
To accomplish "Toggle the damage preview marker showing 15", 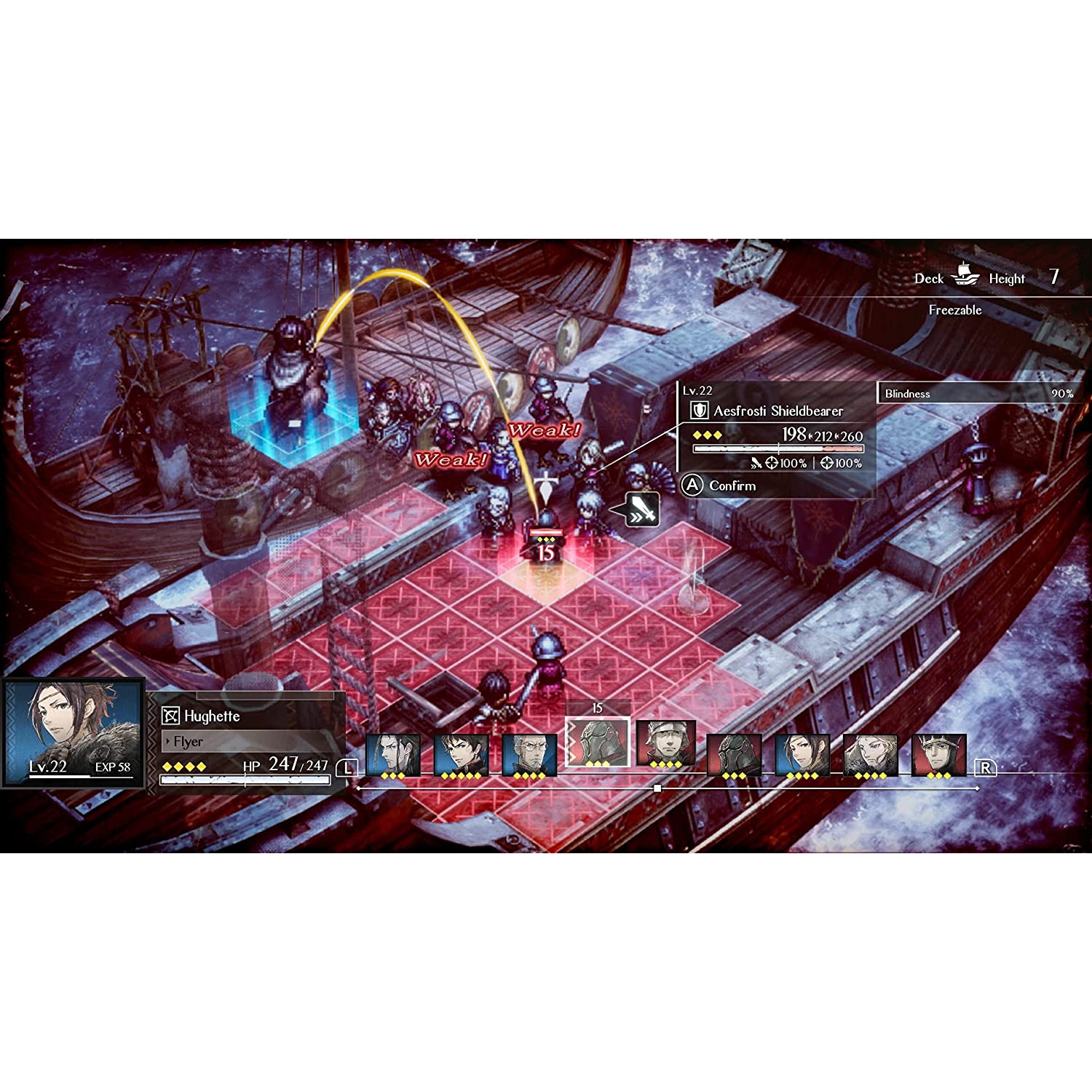I will coord(545,551).
